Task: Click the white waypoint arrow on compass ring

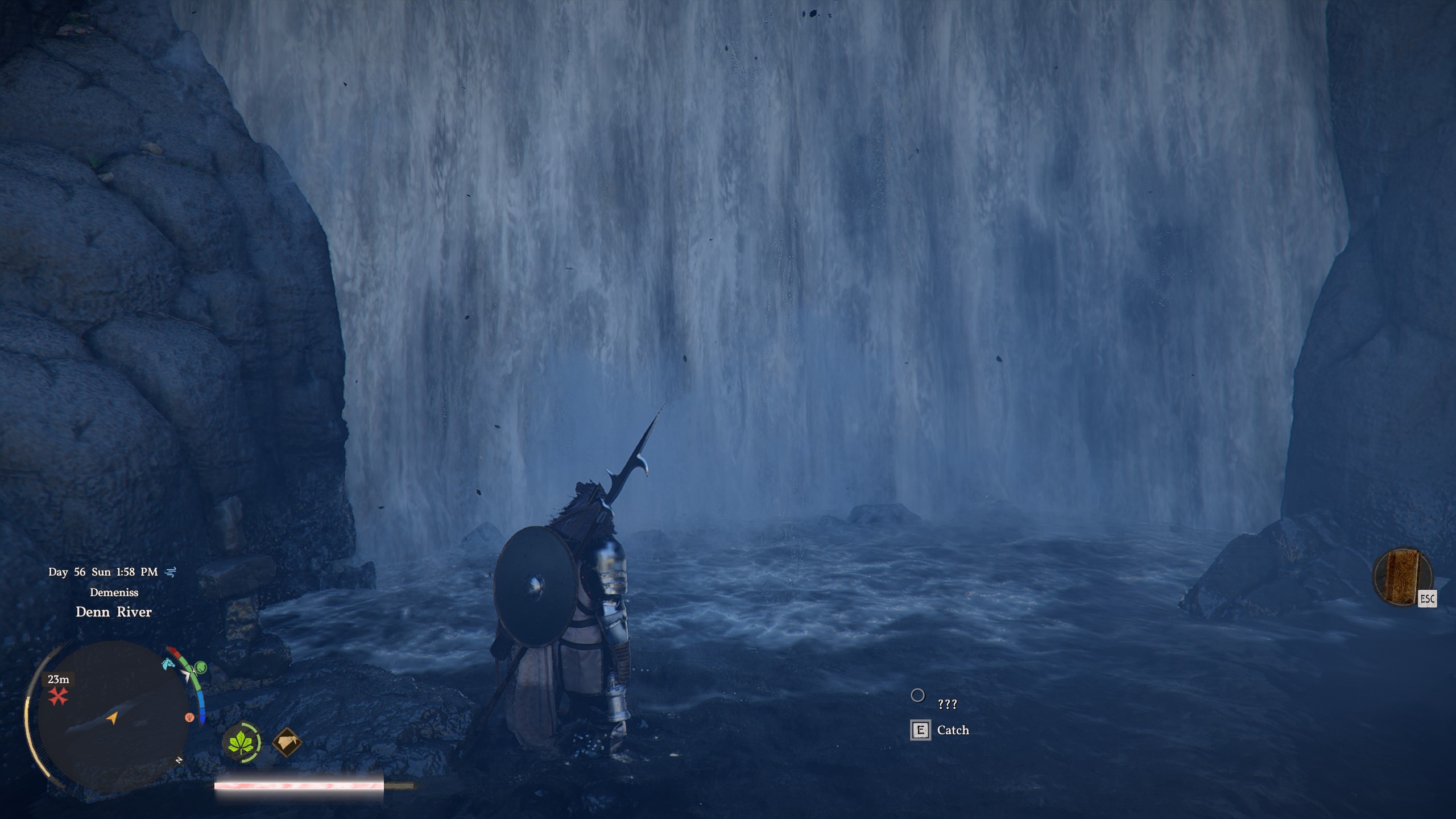Action: point(188,676)
